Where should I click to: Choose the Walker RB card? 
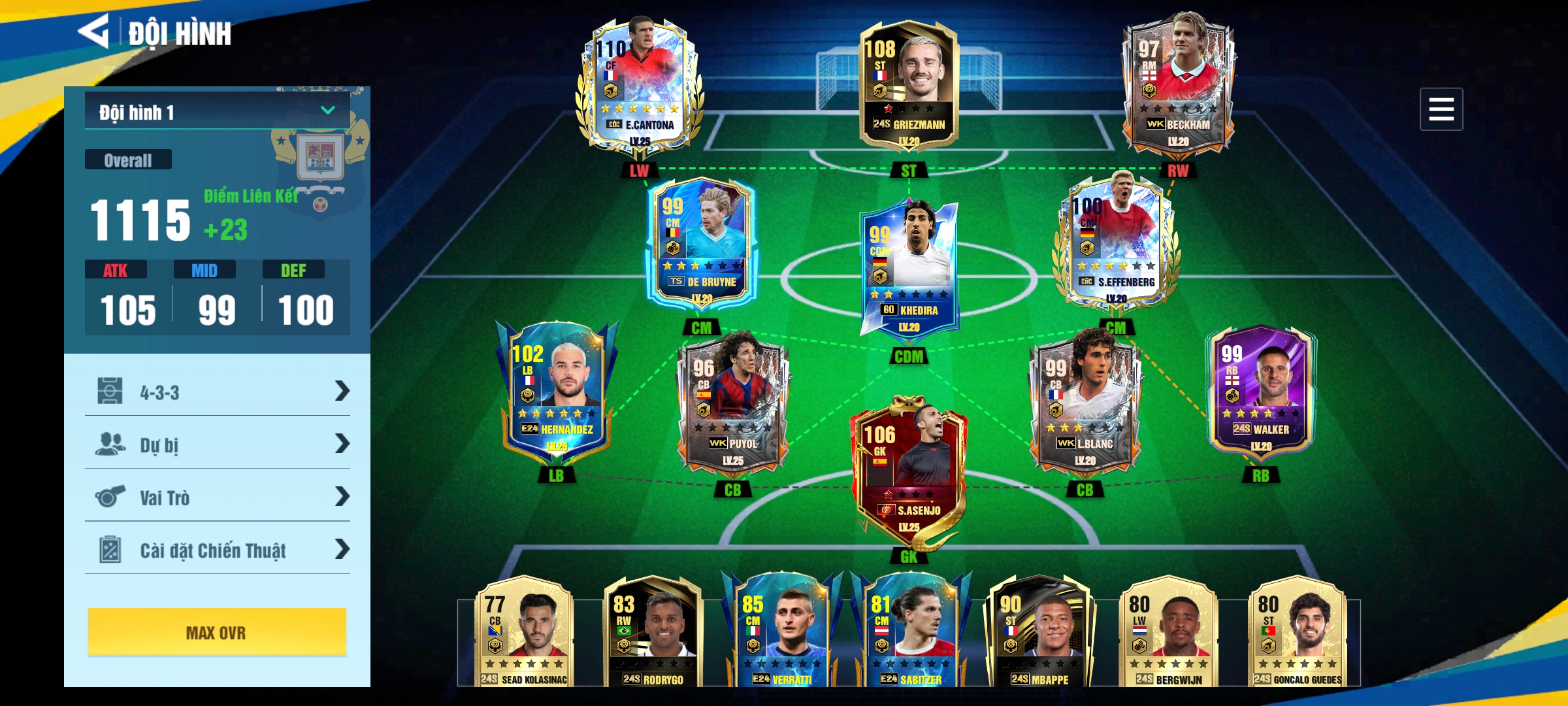[x=1261, y=392]
